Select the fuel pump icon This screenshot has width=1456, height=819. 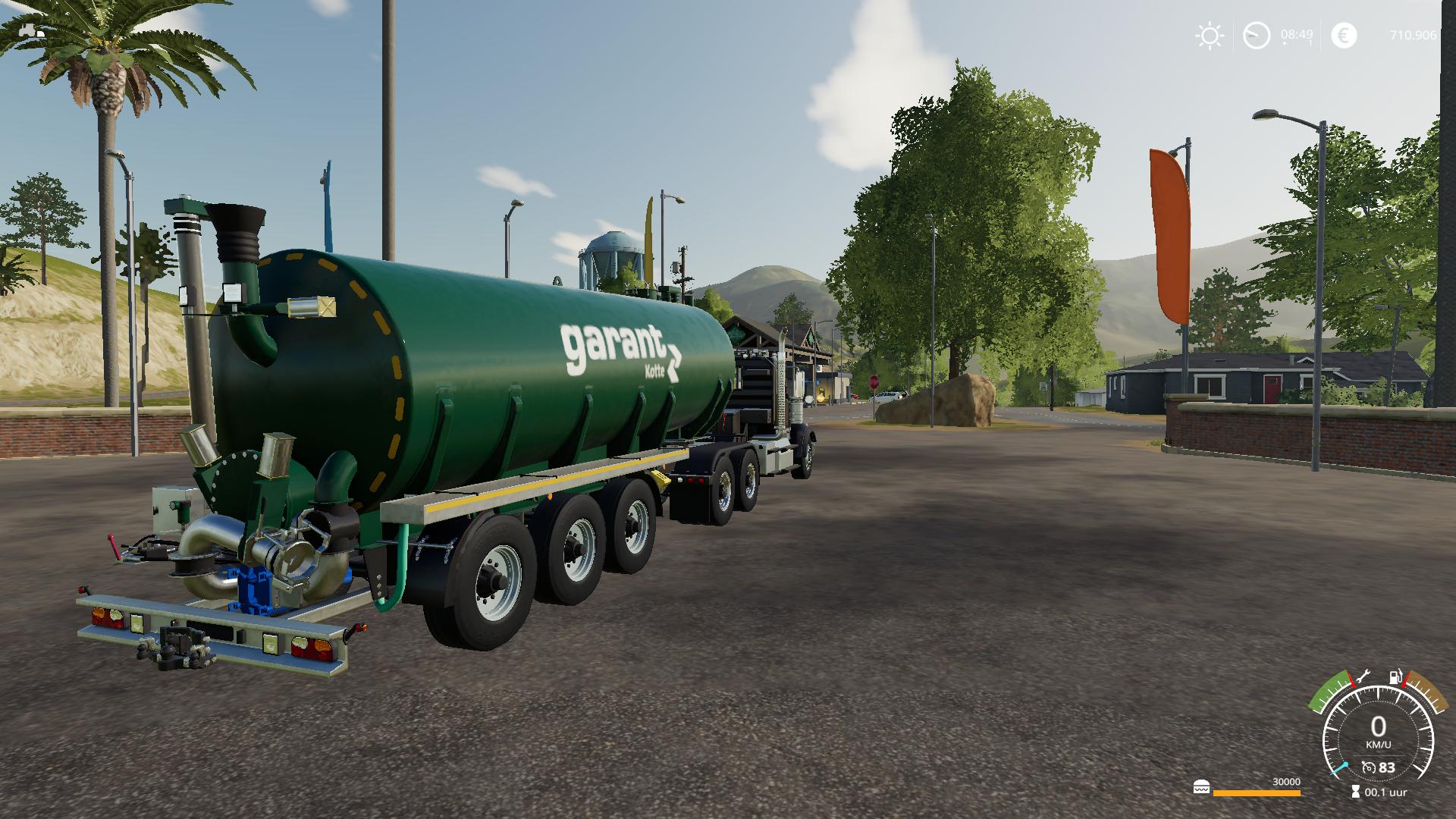click(1395, 676)
